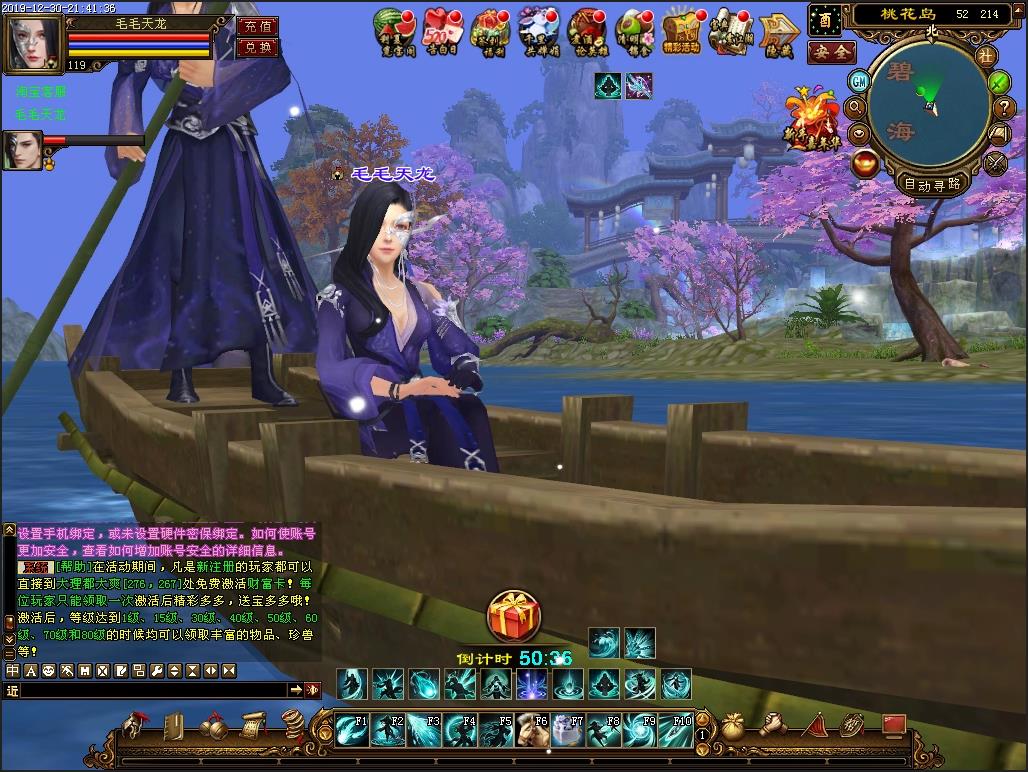Viewport: 1028px width, 772px height.
Task: Click the magnifier icon beside the minimap
Action: 856,106
